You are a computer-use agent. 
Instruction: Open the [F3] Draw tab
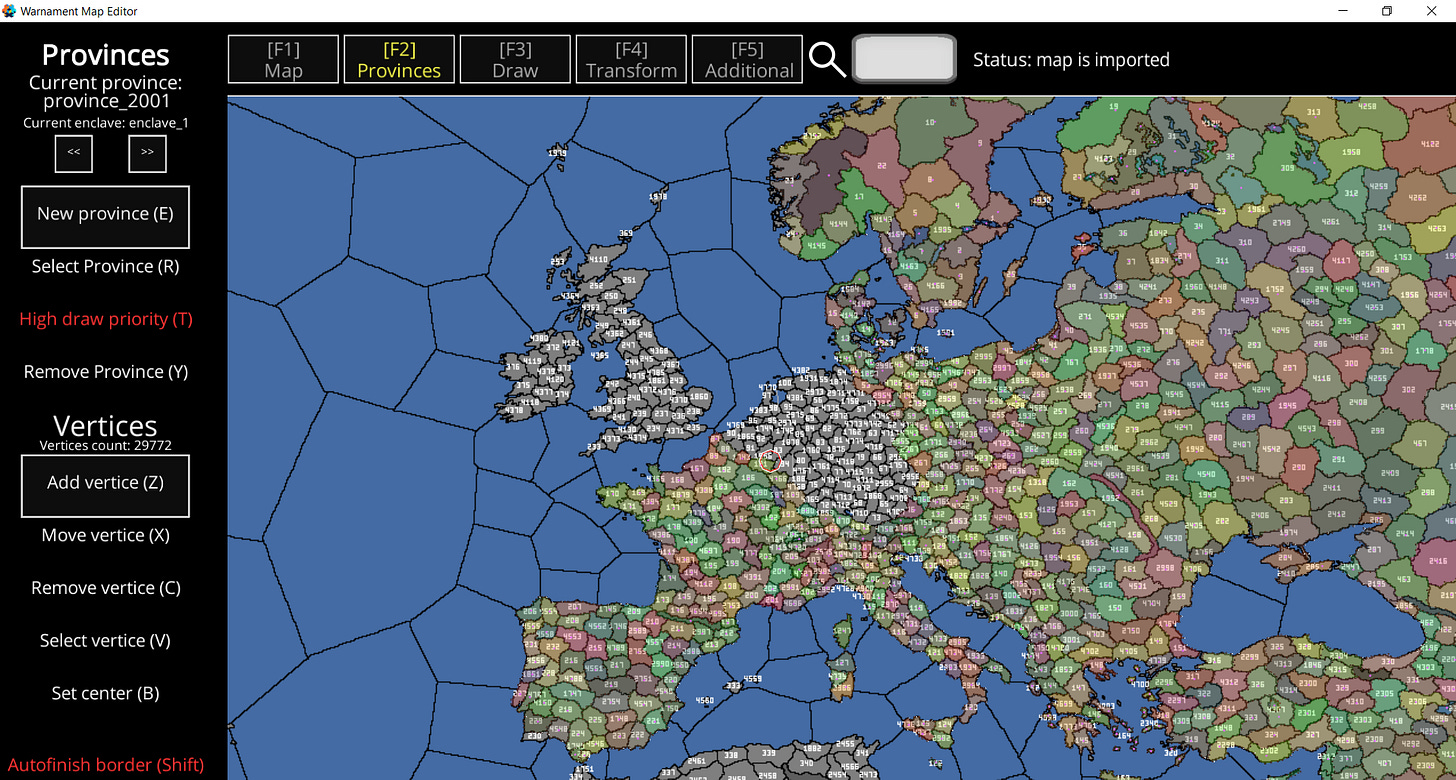click(515, 59)
